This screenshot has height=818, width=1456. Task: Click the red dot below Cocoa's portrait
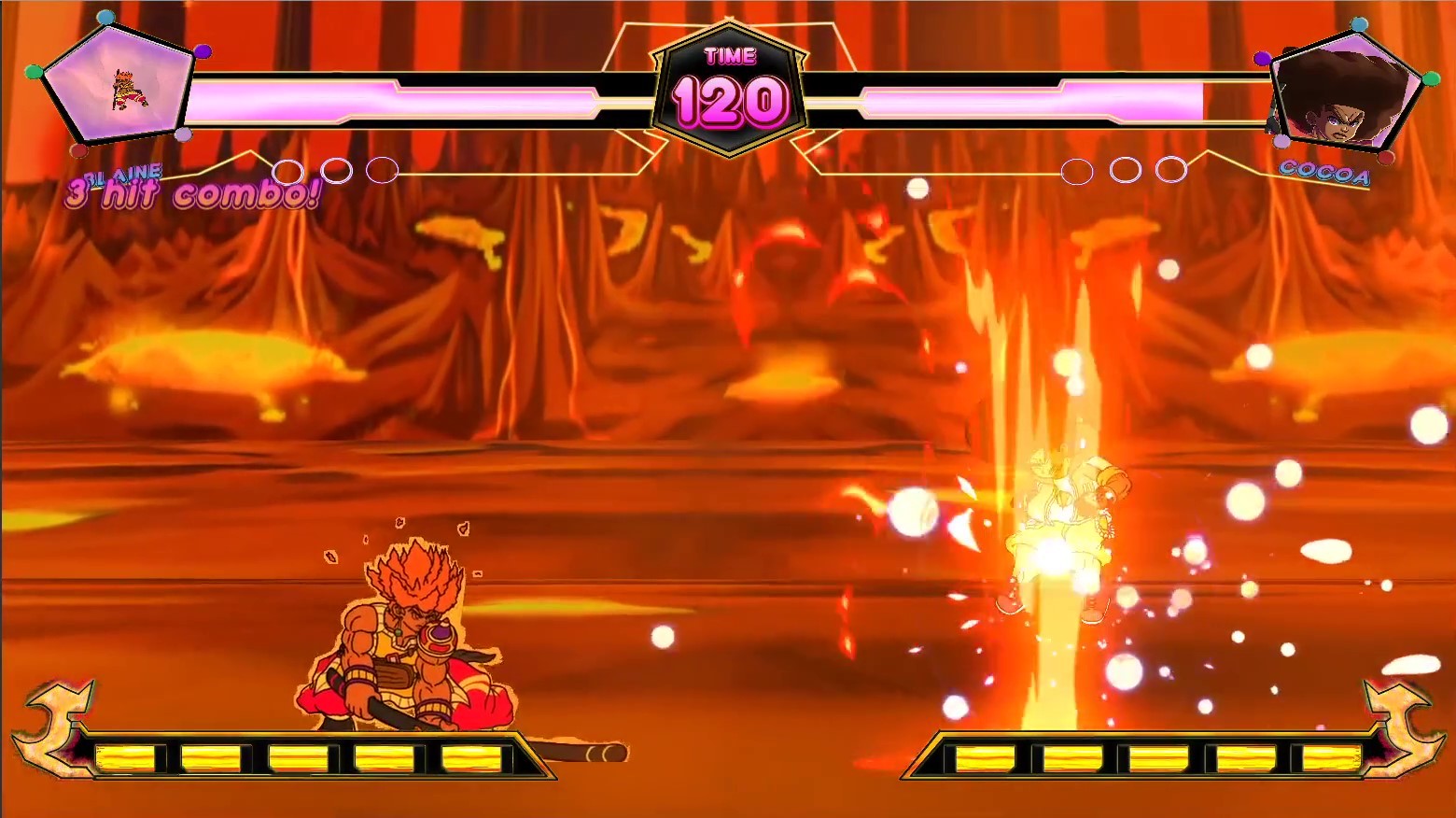(1386, 157)
